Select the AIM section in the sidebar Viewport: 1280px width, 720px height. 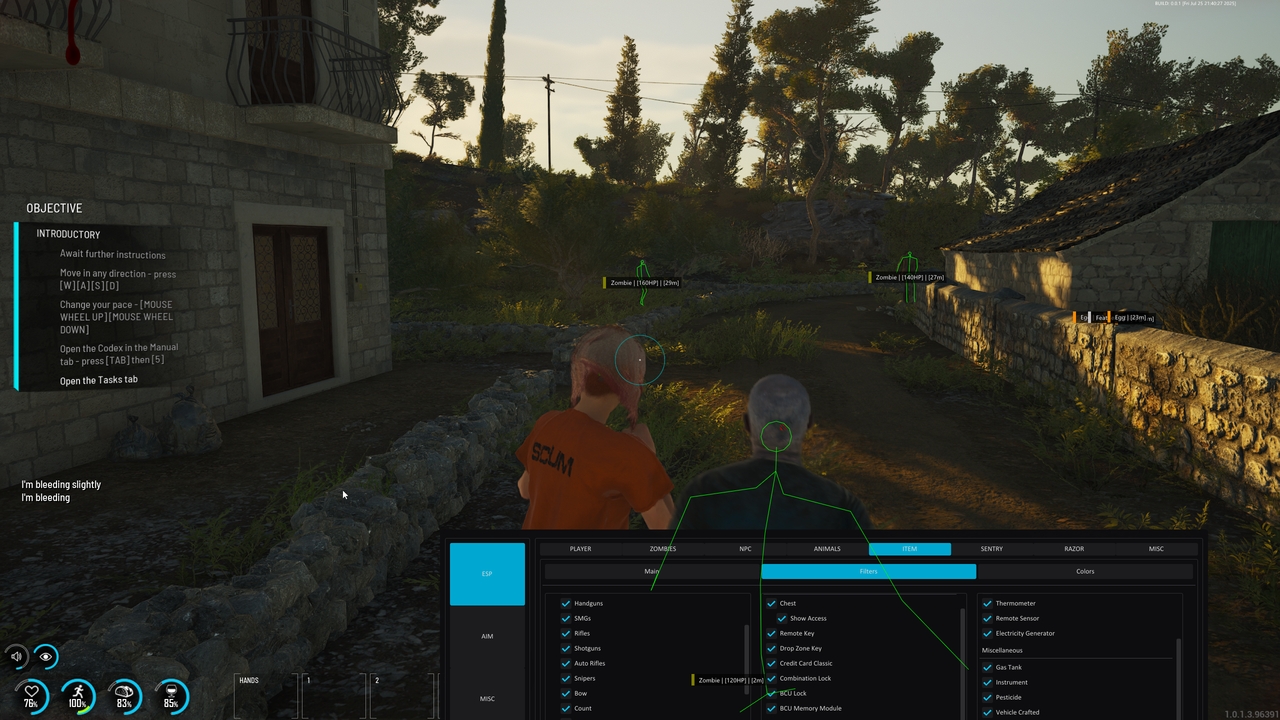tap(487, 635)
